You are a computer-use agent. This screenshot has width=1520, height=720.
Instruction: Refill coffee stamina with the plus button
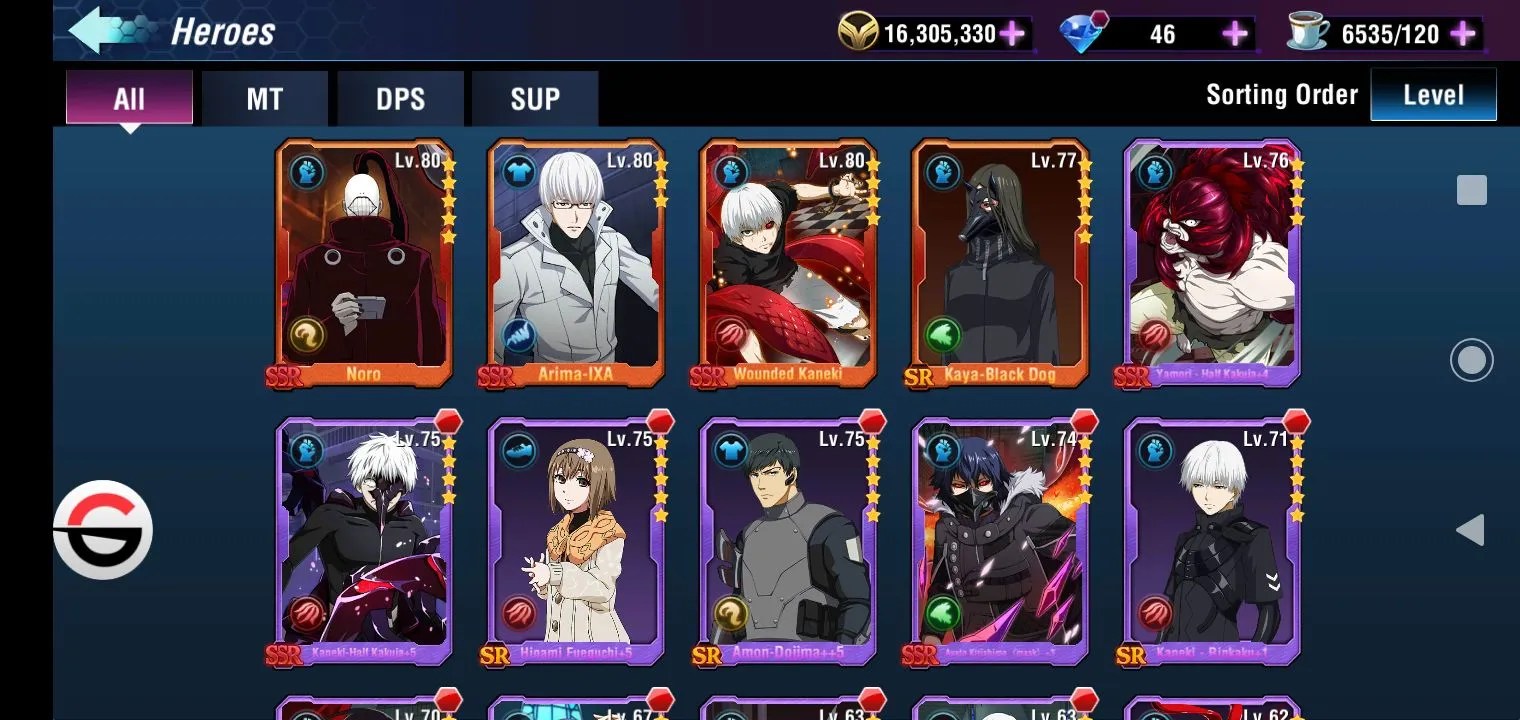point(1463,34)
